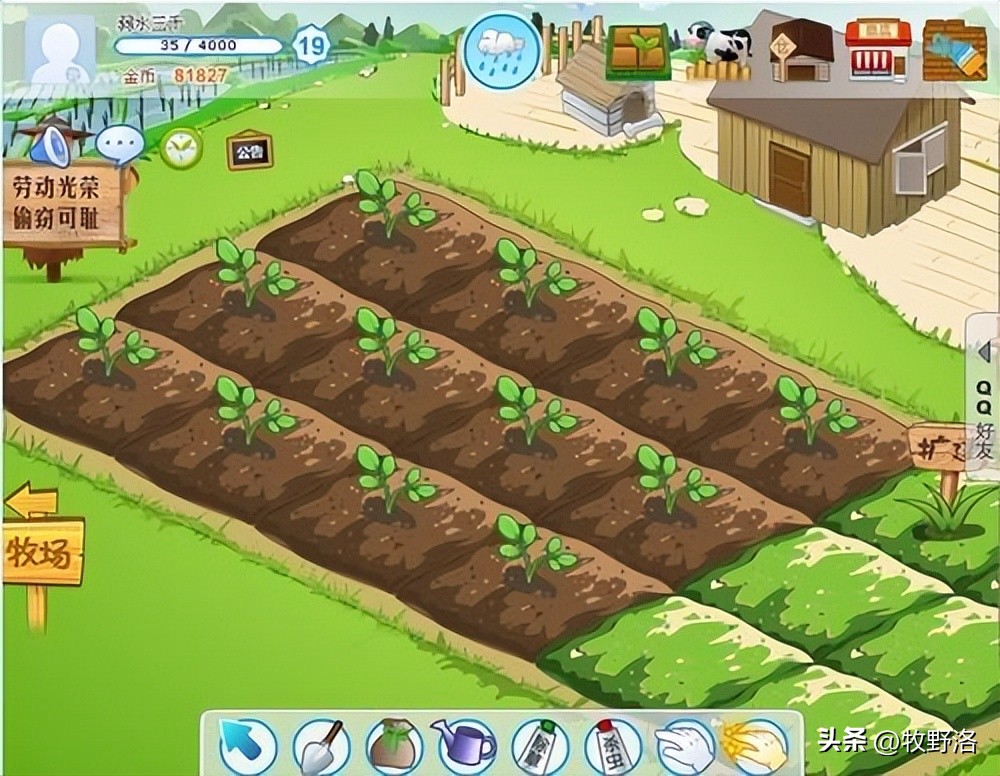Image resolution: width=1000 pixels, height=776 pixels.
Task: Select the blue arrow cursor tool
Action: (246, 745)
